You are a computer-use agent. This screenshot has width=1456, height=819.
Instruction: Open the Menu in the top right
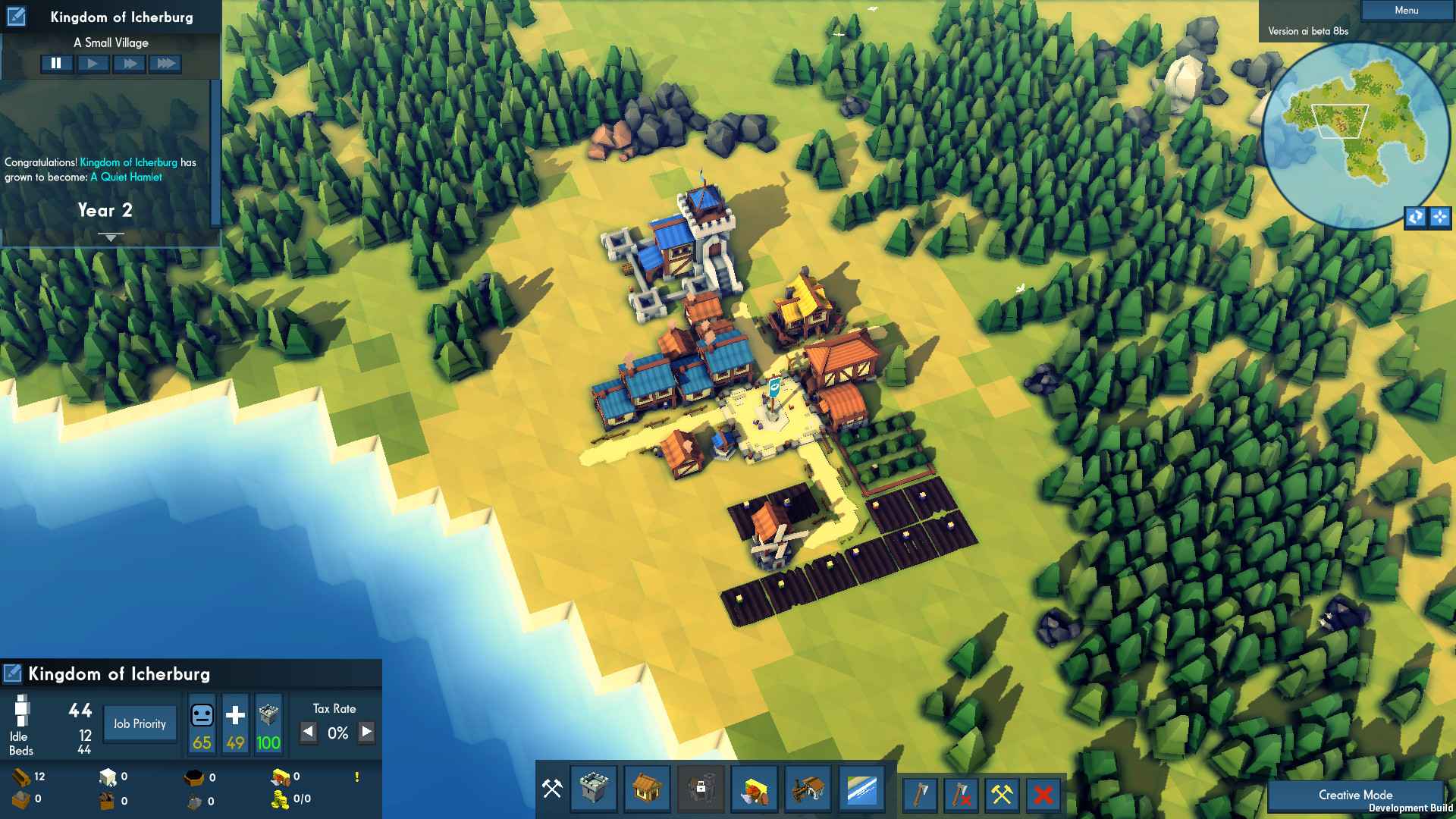1407,10
